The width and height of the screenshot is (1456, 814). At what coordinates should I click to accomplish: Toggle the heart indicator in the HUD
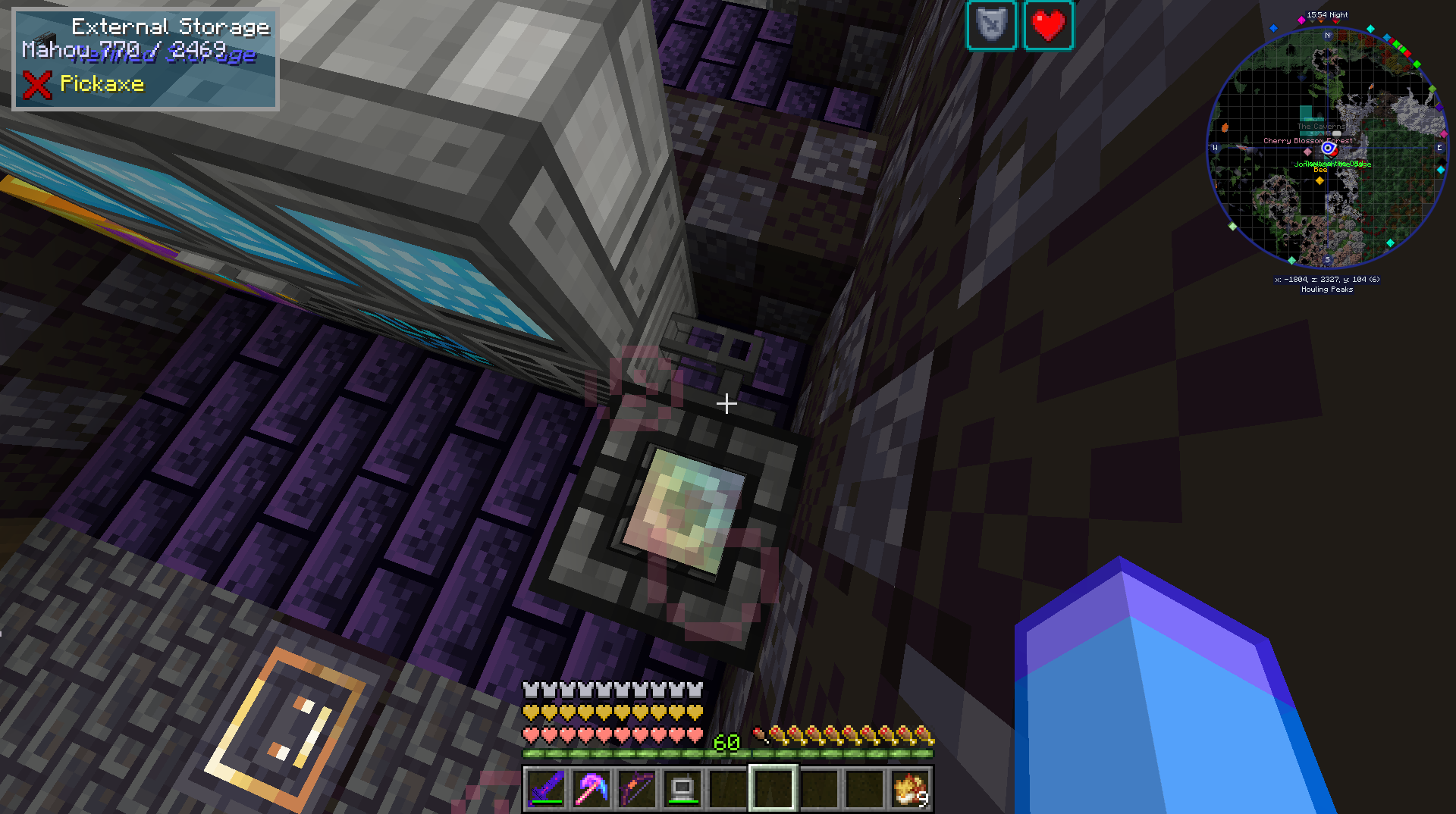click(1050, 25)
